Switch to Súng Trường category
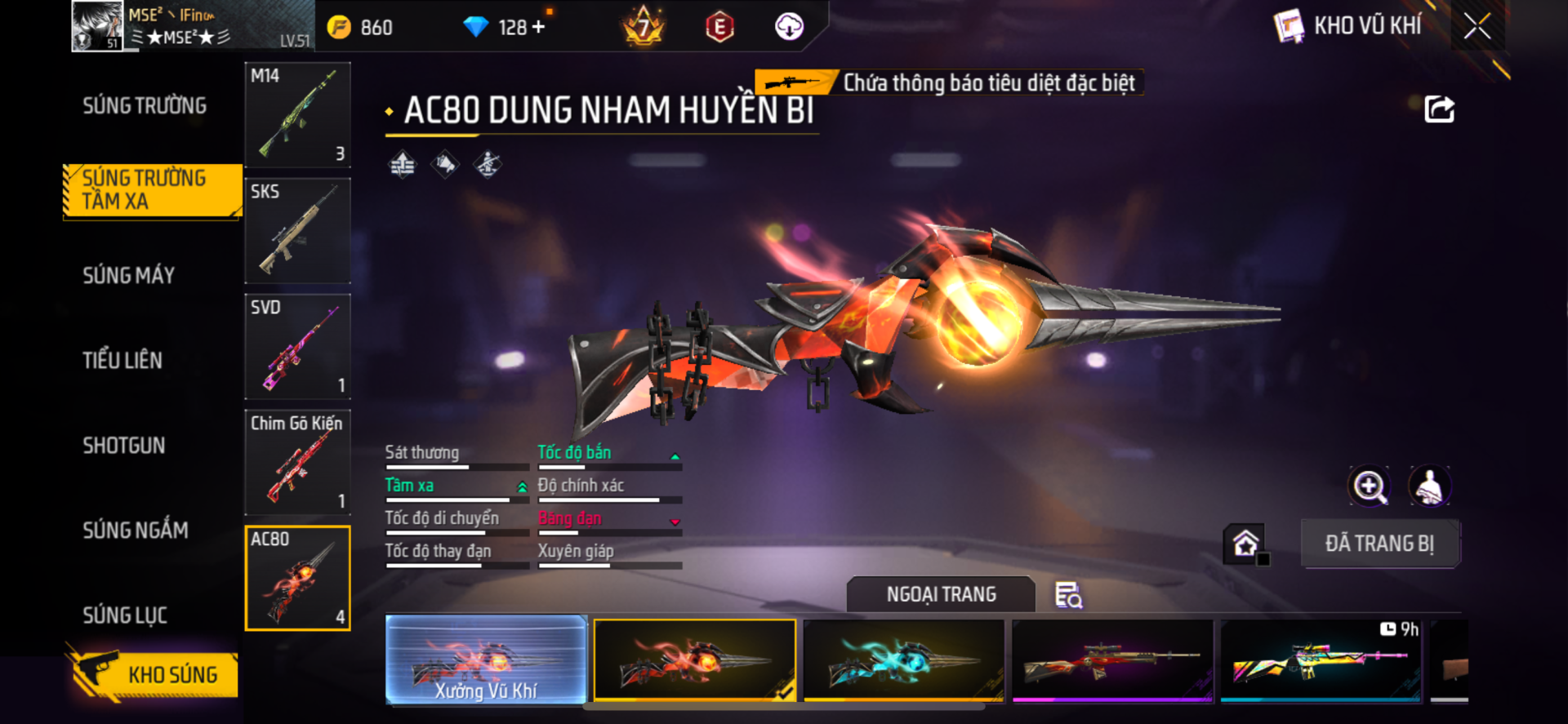 pyautogui.click(x=145, y=106)
